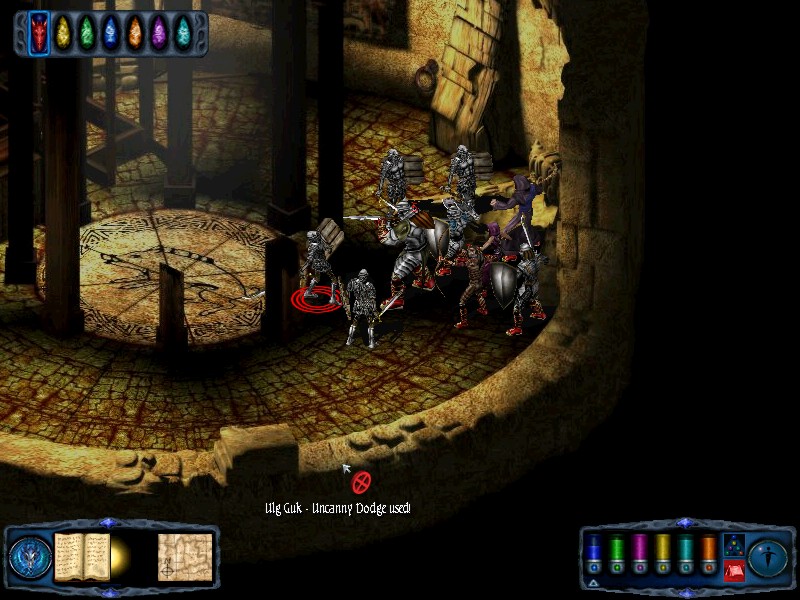The image size is (800, 600).
Task: Choose the green party gem
Action: 88,33
